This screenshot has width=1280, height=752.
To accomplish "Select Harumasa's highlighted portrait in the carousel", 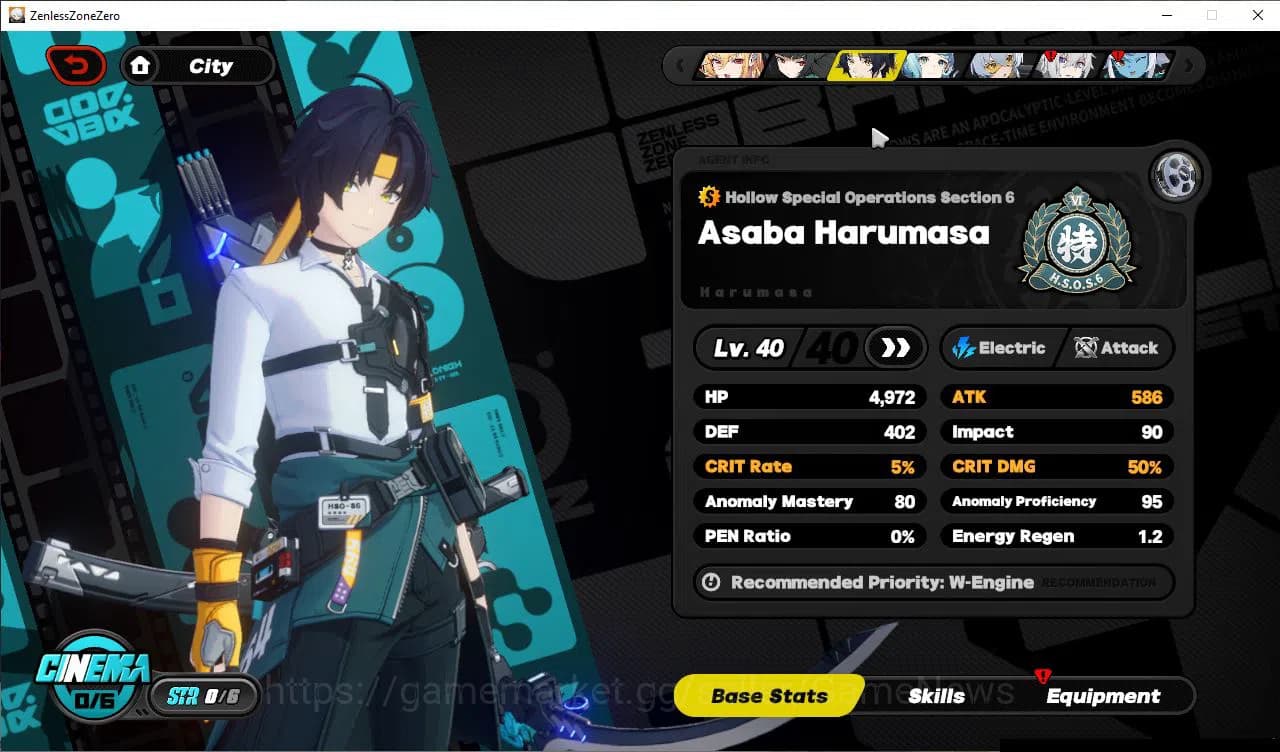I will click(x=869, y=65).
